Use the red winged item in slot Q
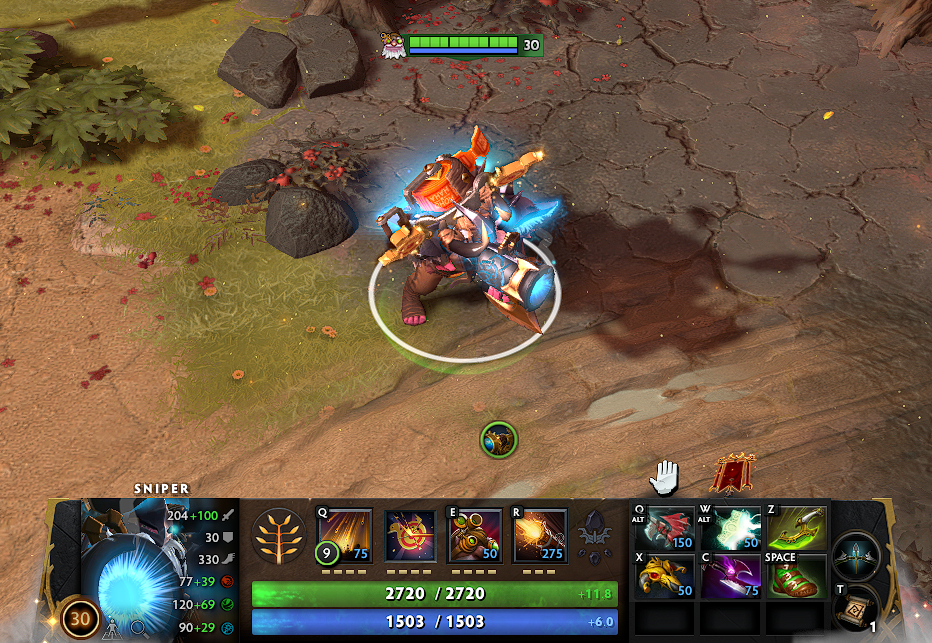Viewport: 932px width, 643px height. [x=664, y=526]
